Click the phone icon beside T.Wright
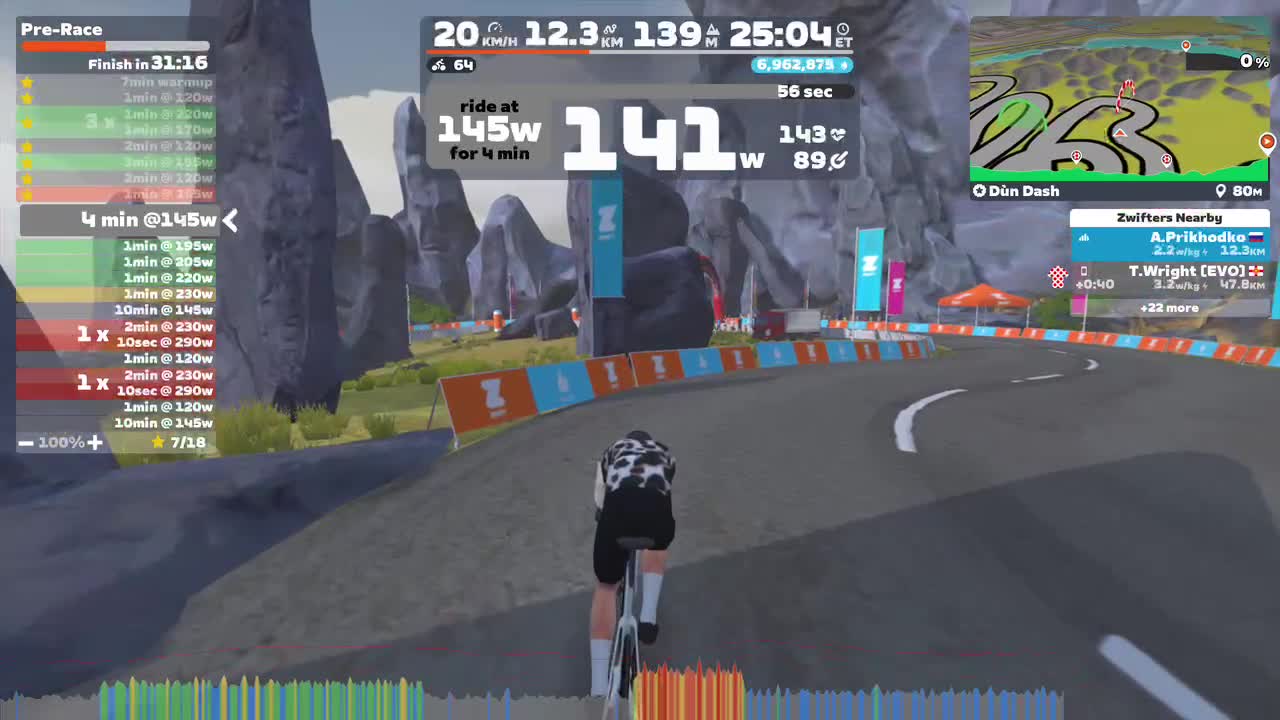This screenshot has height=720, width=1280. (1083, 271)
